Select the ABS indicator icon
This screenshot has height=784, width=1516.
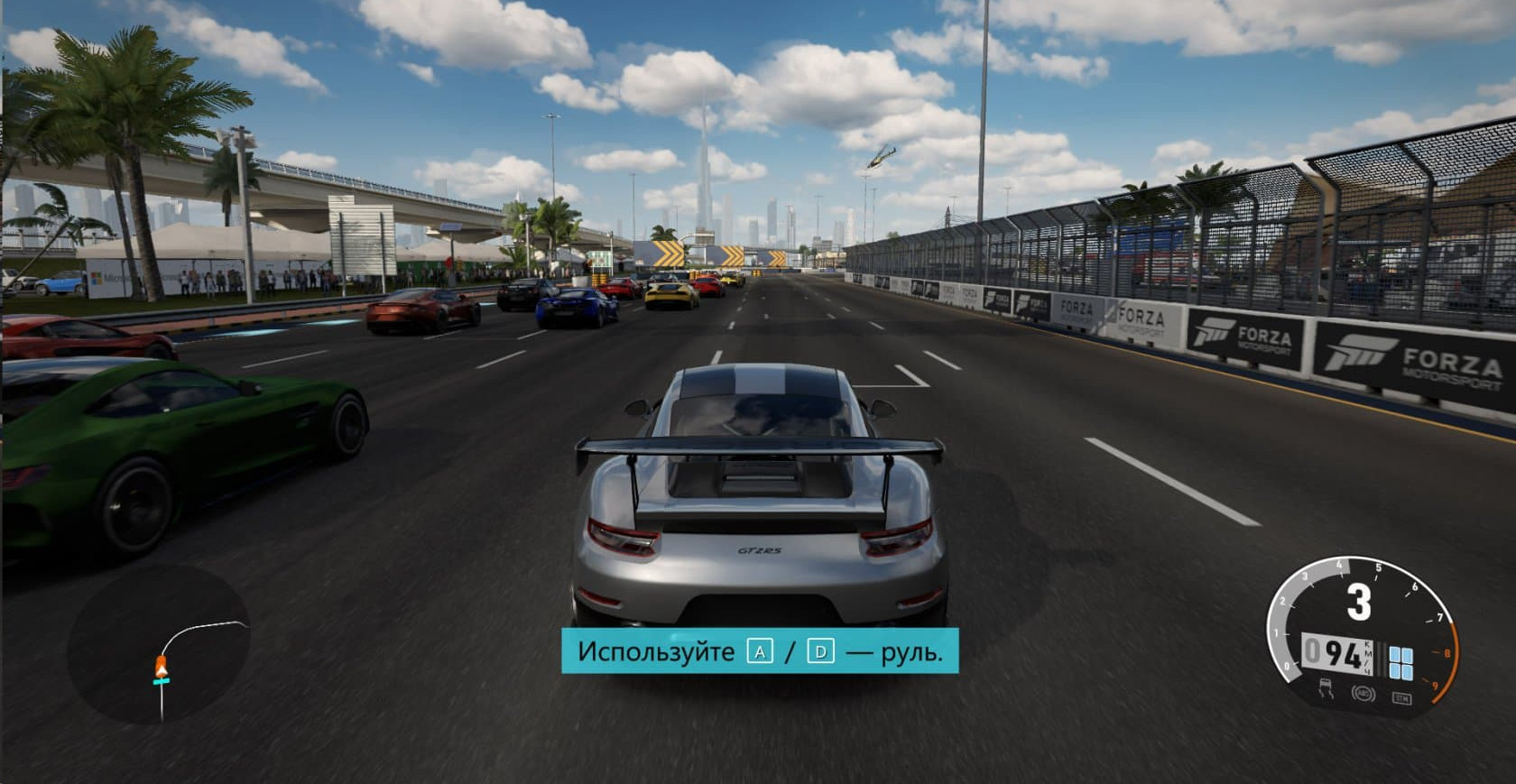tap(1363, 693)
